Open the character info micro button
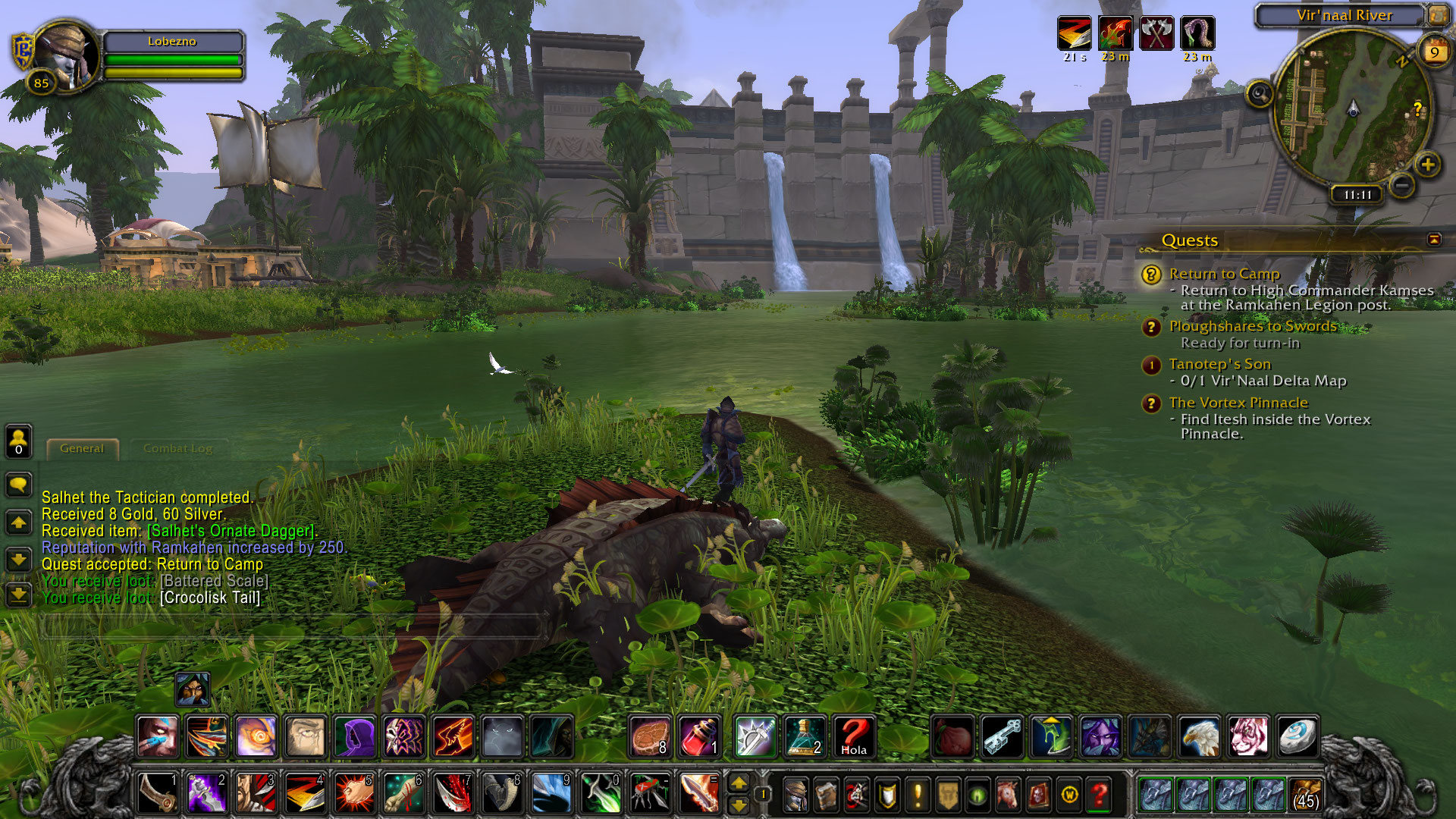Viewport: 1456px width, 819px height. click(x=795, y=794)
